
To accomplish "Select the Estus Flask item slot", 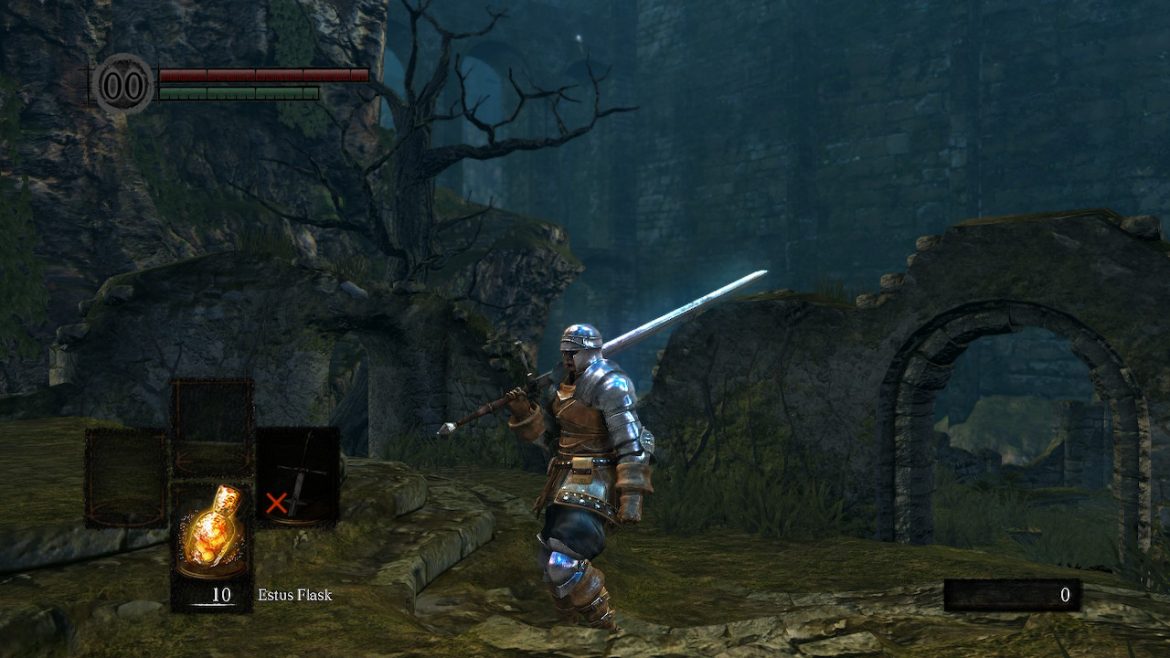I will click(x=211, y=545).
